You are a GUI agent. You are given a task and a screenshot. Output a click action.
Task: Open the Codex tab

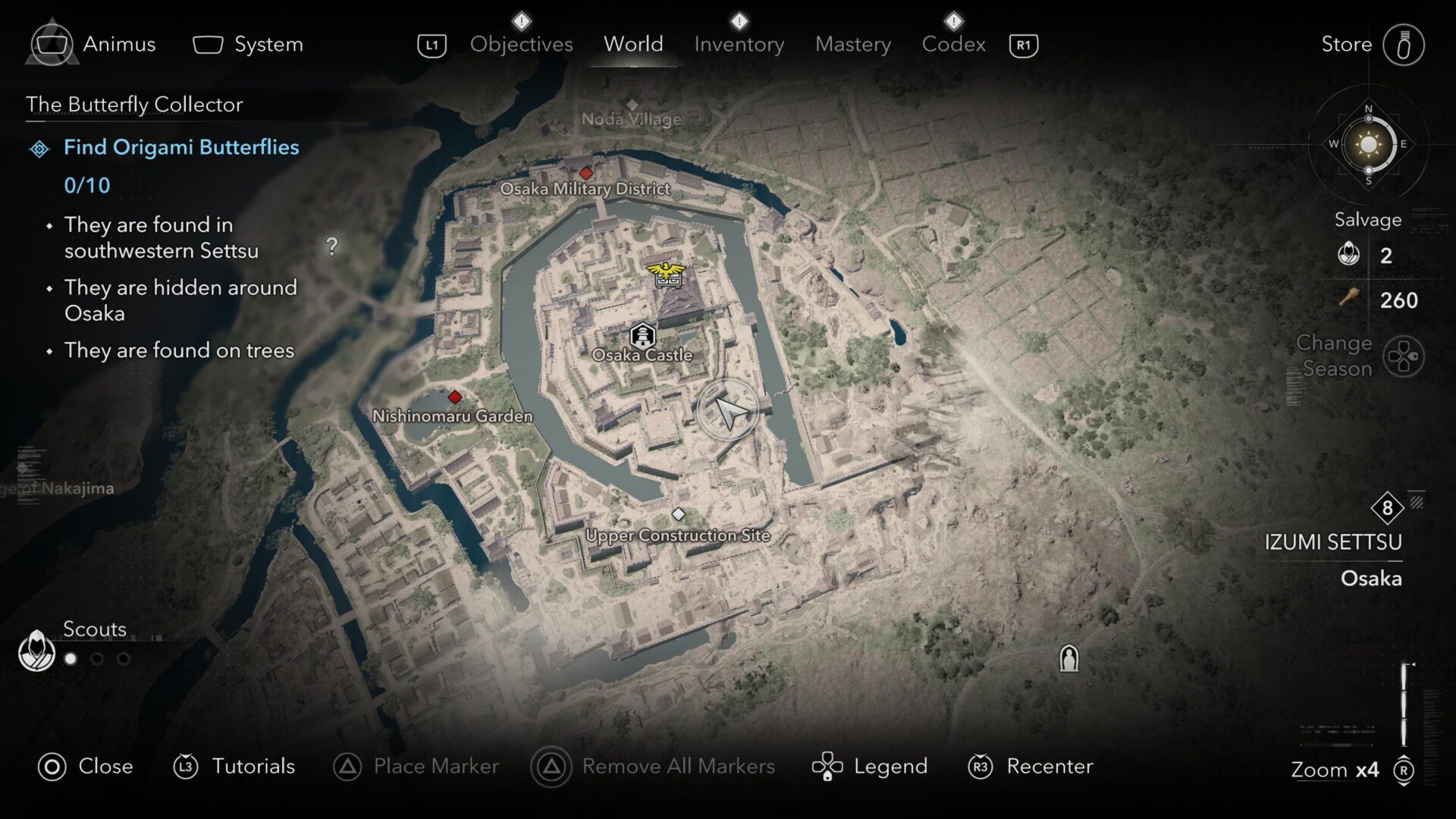click(954, 44)
